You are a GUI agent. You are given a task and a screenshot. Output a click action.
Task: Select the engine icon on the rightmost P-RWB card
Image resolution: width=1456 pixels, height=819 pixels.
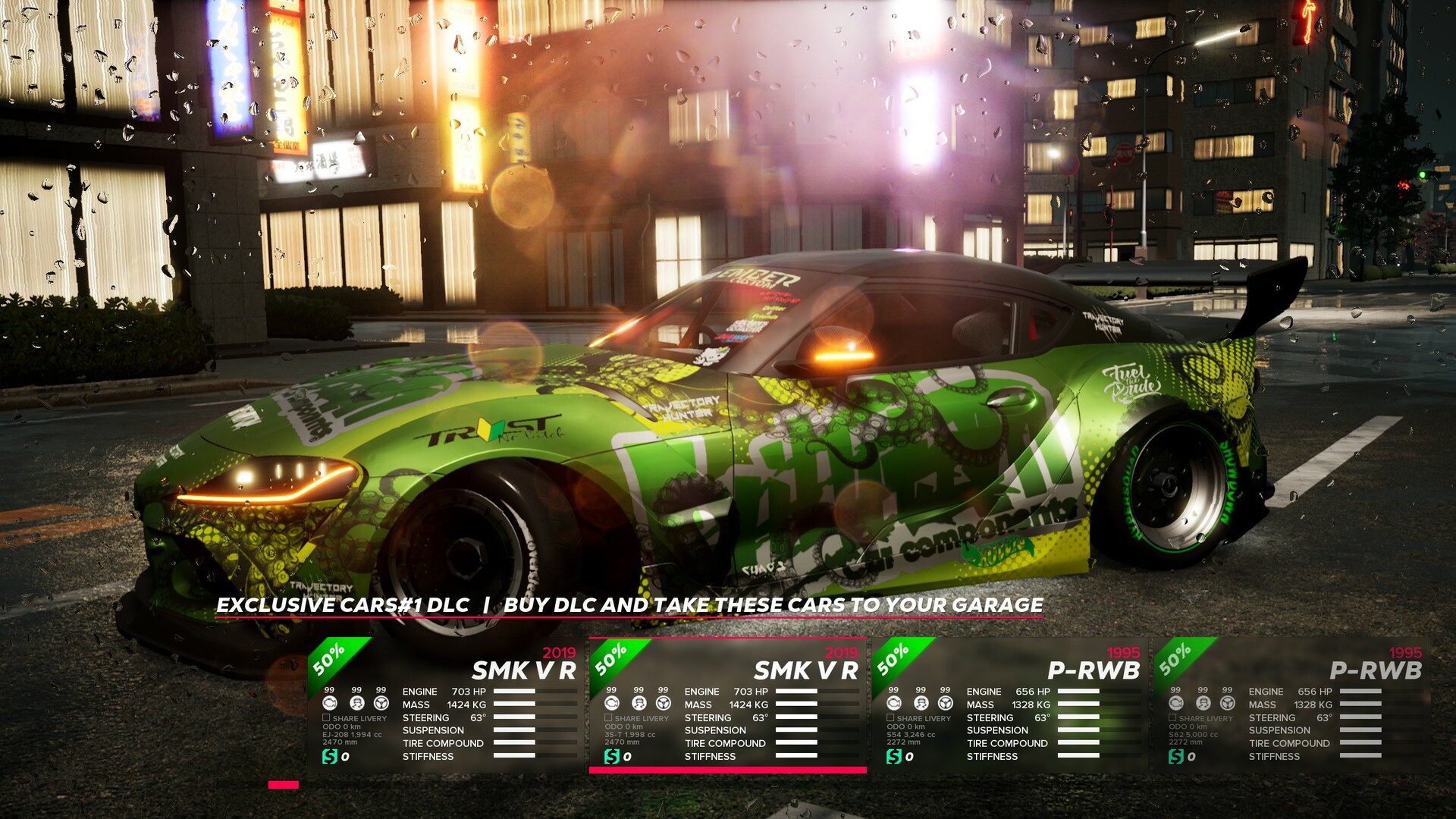point(1176,704)
